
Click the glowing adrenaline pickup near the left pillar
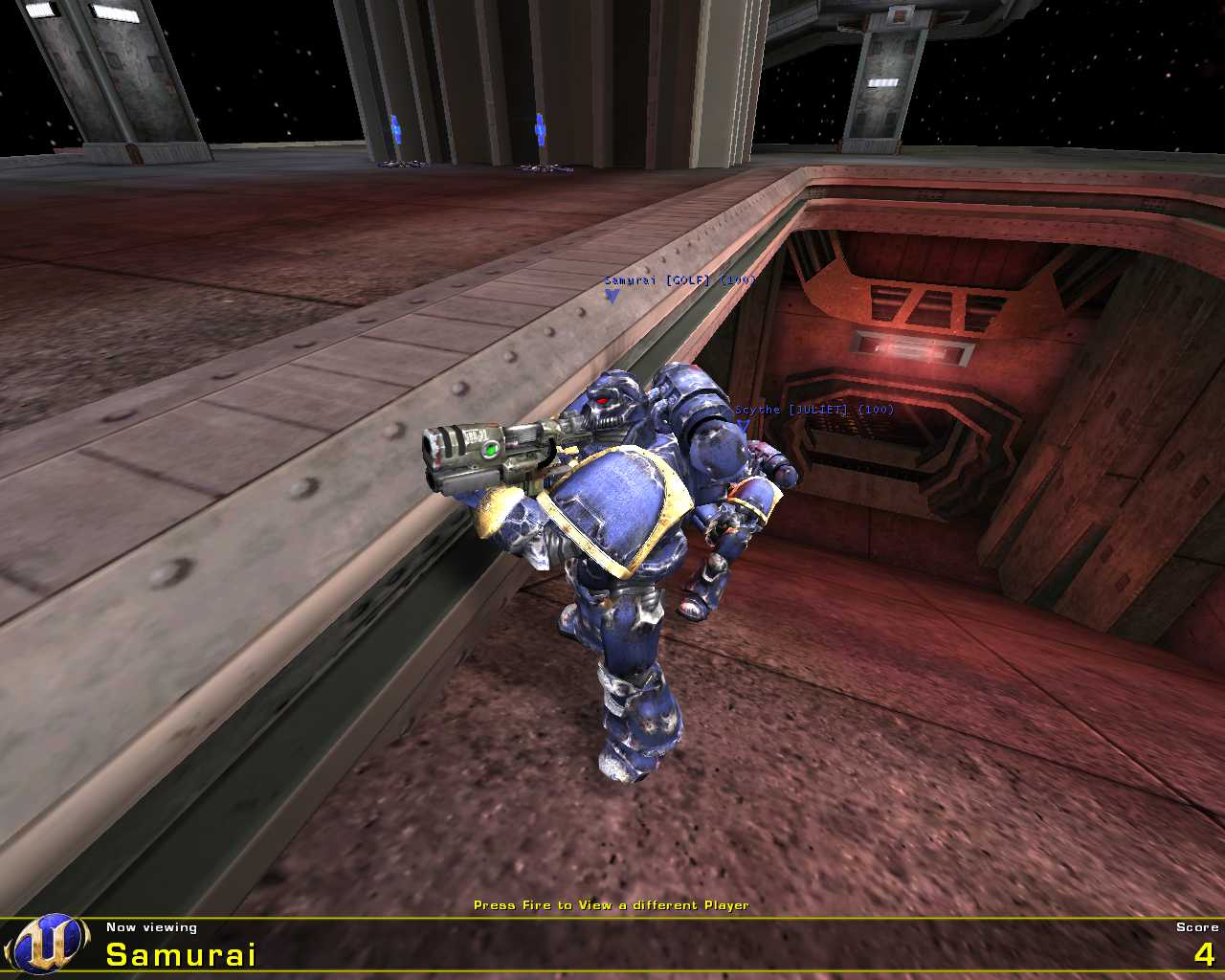(394, 129)
